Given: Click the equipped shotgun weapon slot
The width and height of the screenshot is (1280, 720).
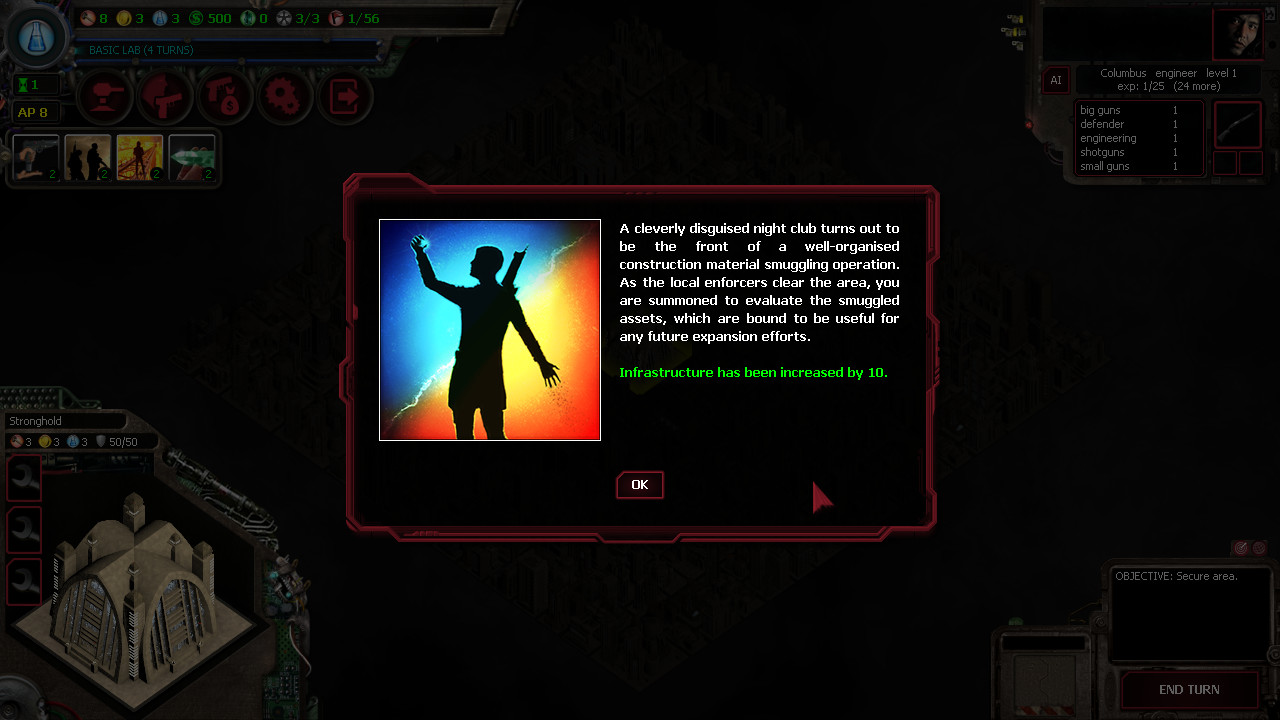Looking at the screenshot, I should pyautogui.click(x=1237, y=126).
